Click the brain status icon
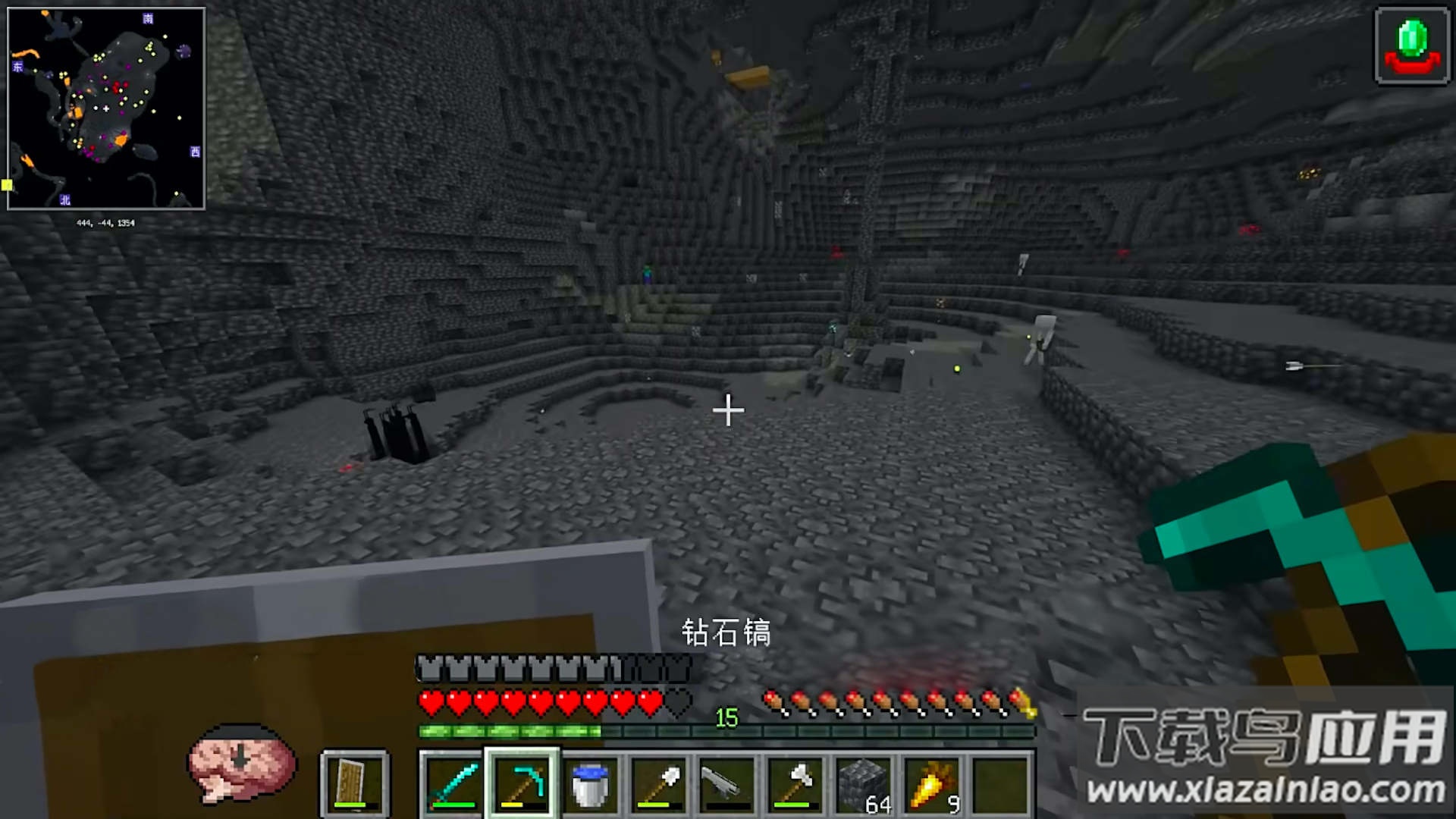 [x=241, y=762]
